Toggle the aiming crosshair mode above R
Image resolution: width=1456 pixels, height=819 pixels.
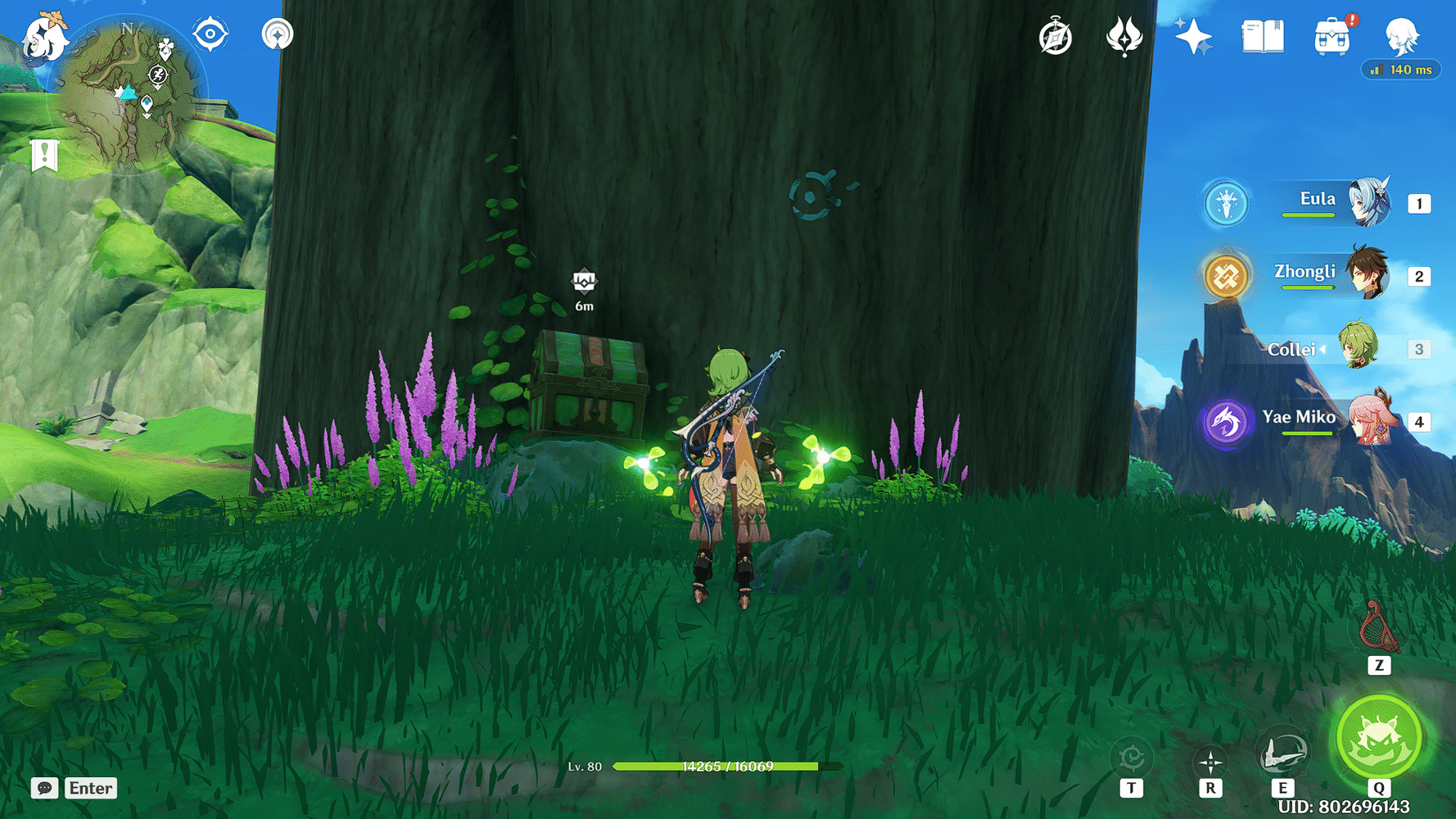pyautogui.click(x=1210, y=760)
